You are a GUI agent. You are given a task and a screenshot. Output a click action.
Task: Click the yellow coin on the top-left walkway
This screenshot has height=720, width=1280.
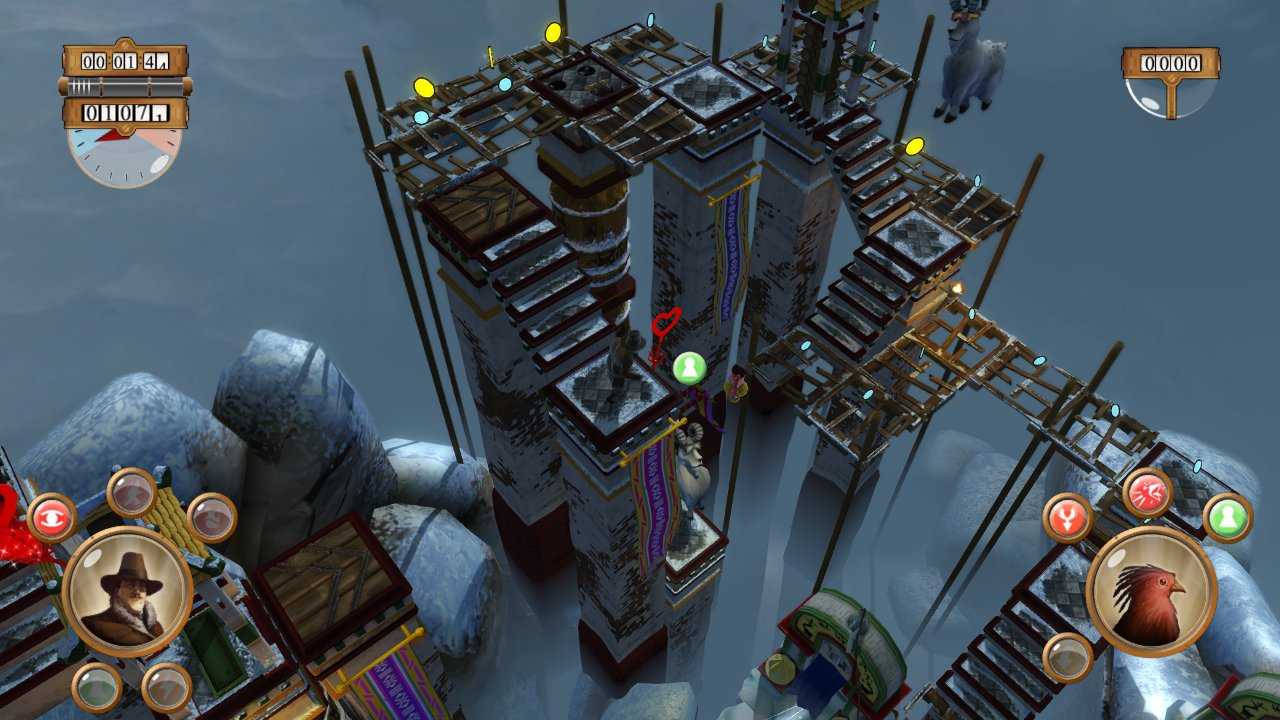pos(424,90)
